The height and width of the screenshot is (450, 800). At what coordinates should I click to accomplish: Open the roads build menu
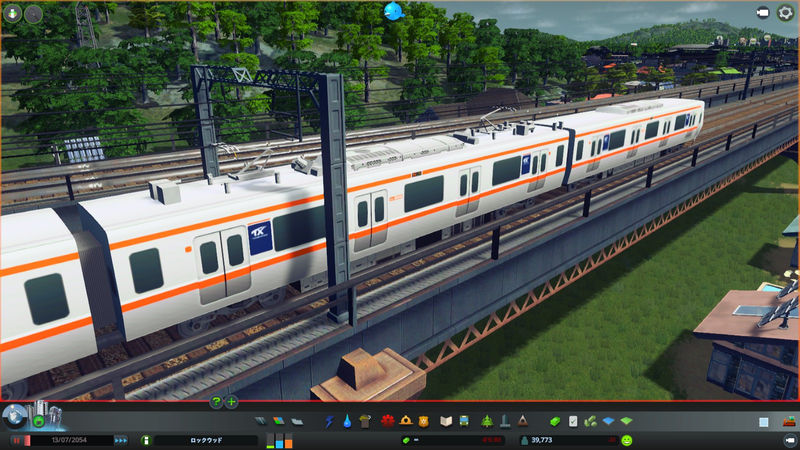tap(261, 421)
